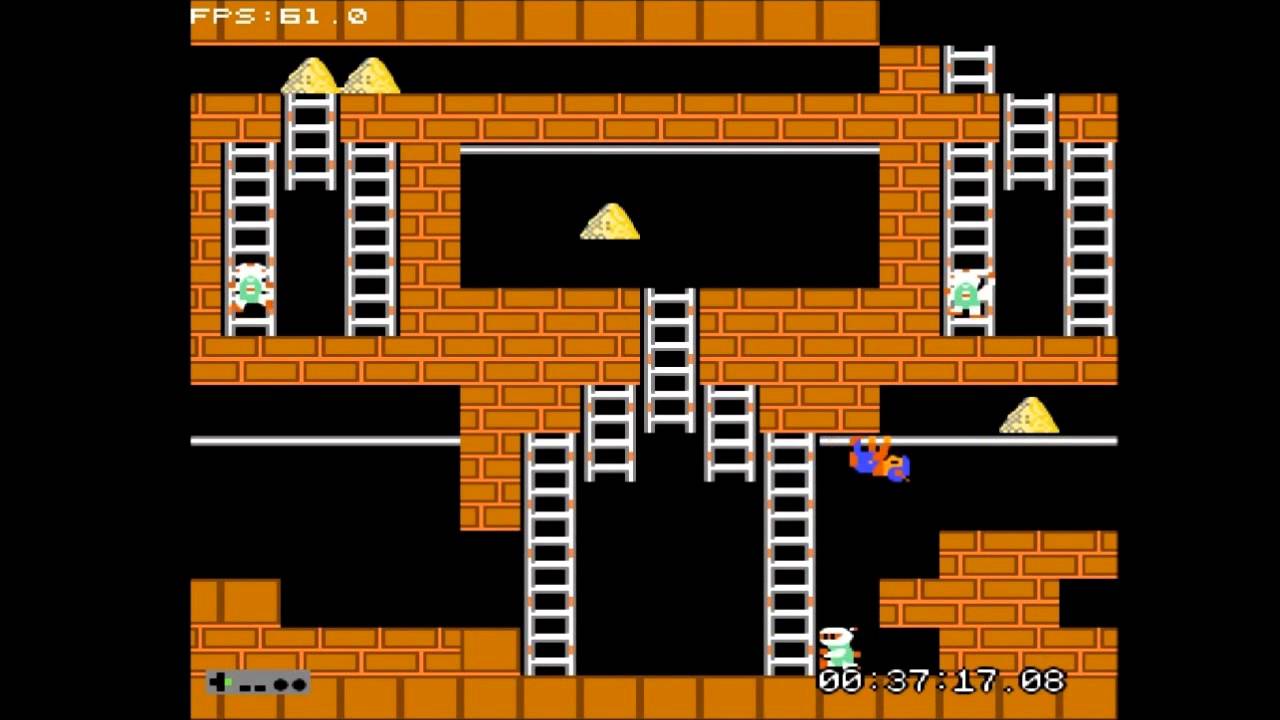Image resolution: width=1280 pixels, height=720 pixels.
Task: Click the second gold pile at the top
Action: point(372,75)
